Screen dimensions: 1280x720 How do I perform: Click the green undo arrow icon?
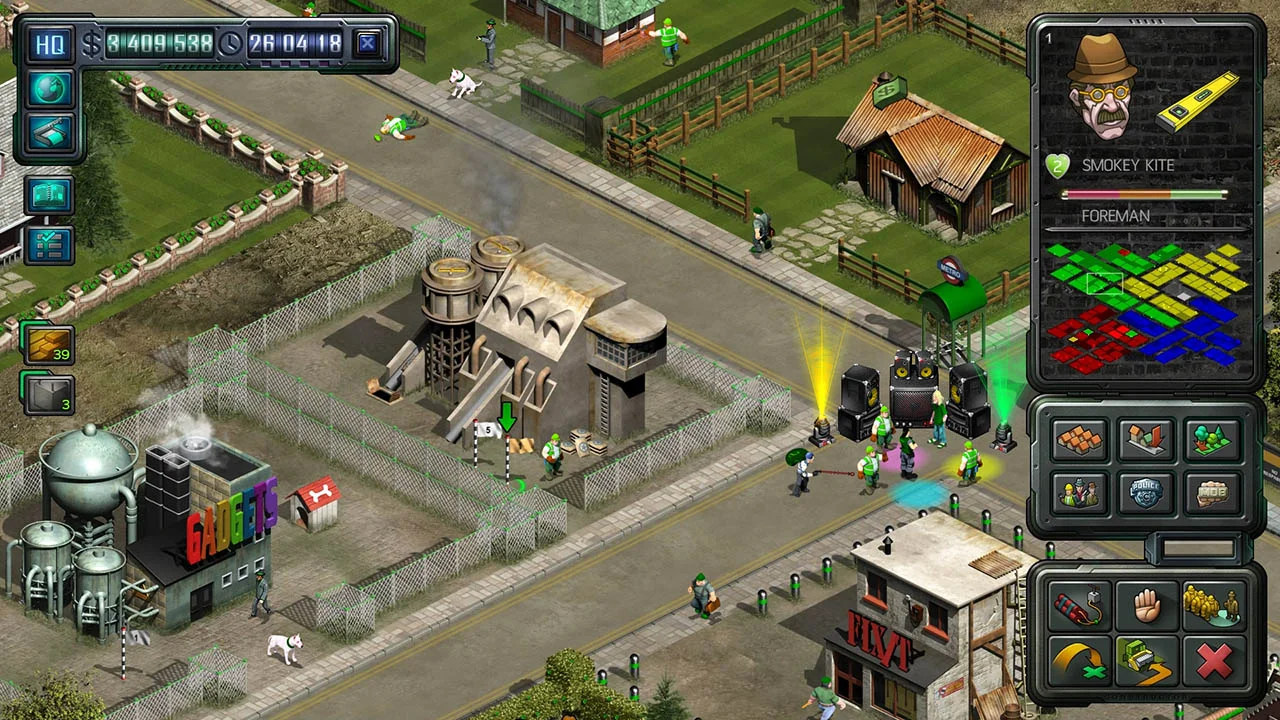coord(1078,660)
